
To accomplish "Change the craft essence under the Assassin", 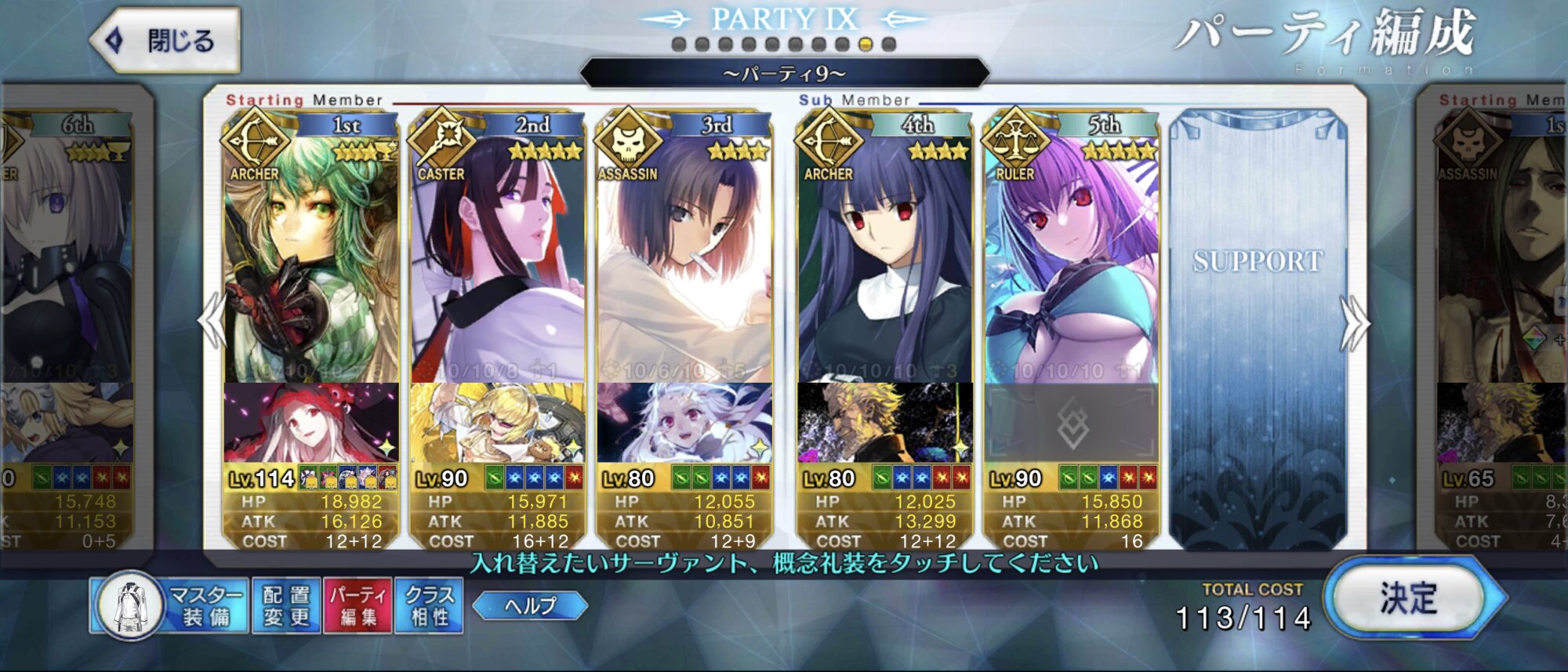I will pos(684,423).
